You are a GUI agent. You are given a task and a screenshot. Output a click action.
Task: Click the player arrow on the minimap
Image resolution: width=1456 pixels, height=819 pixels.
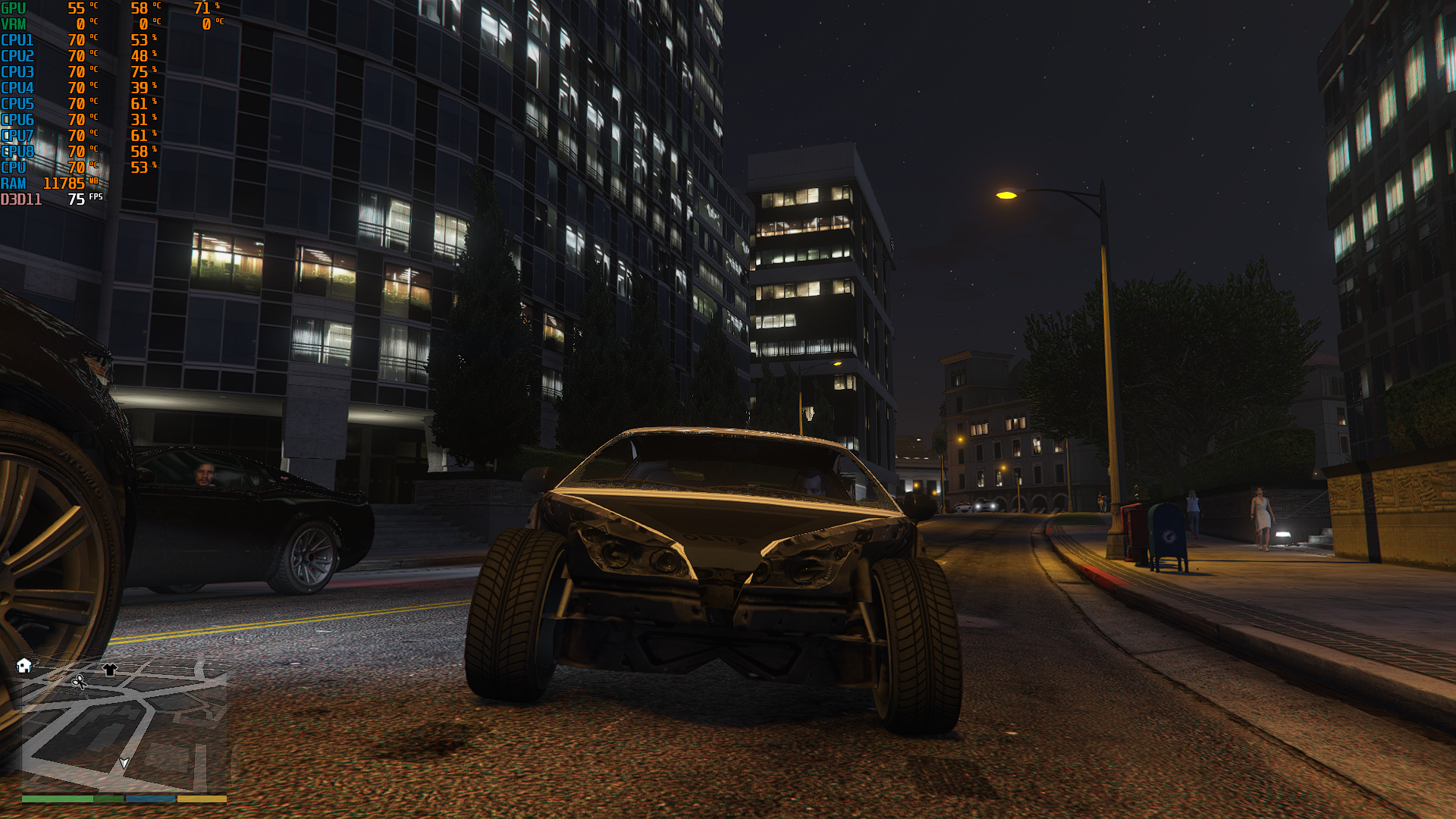point(124,763)
